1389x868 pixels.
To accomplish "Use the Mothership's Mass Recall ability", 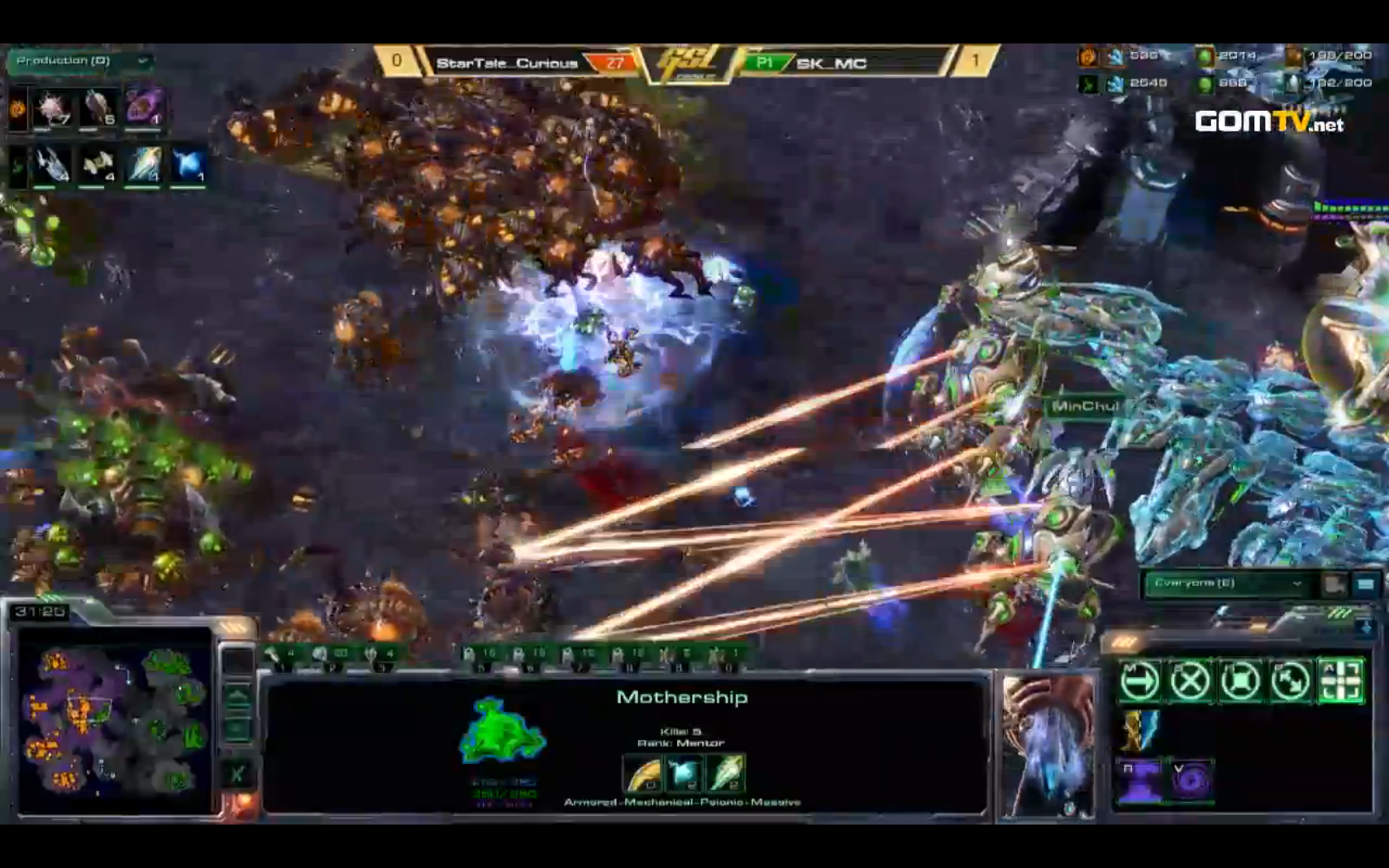I will 1139,780.
